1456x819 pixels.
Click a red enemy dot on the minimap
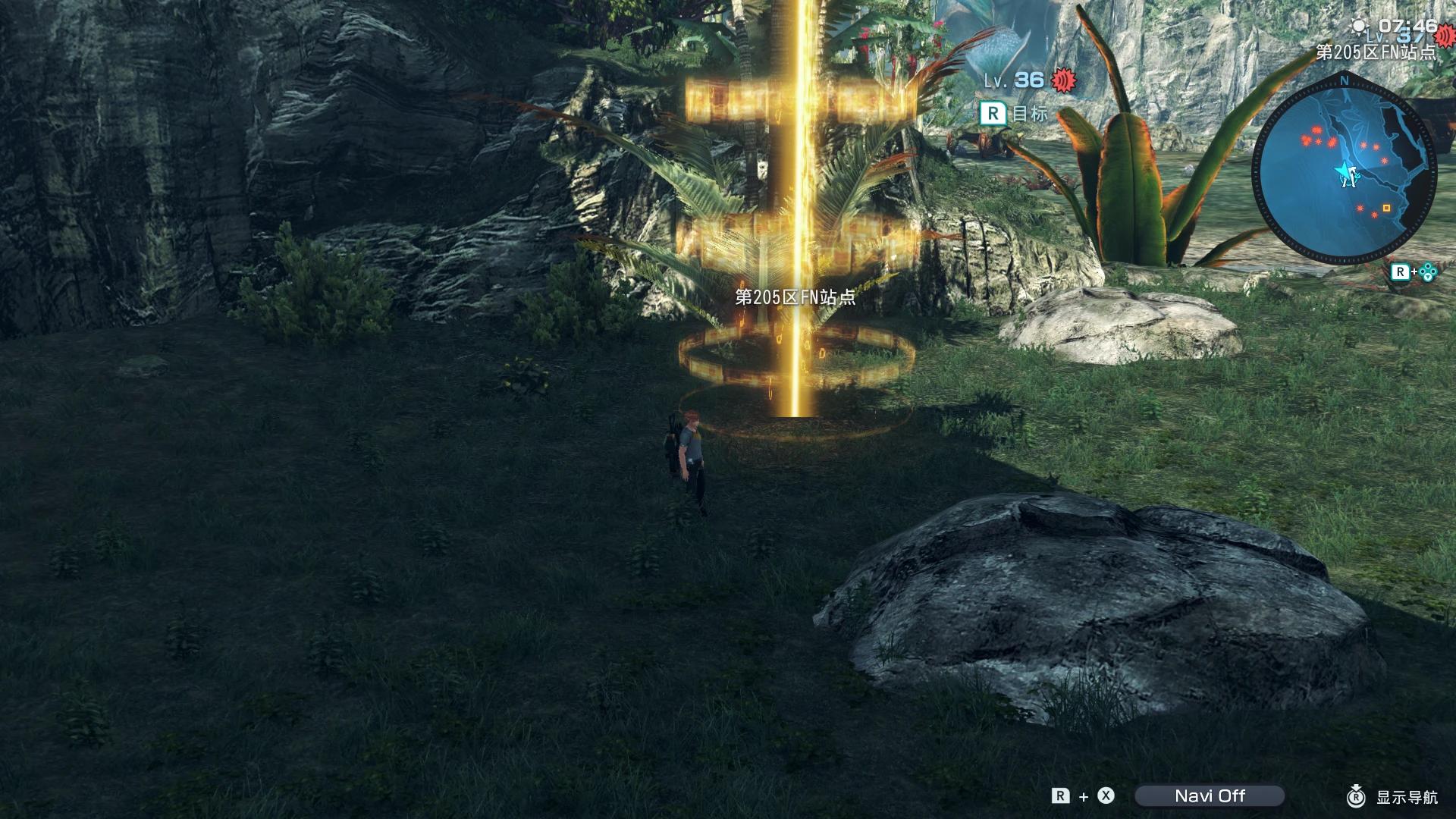click(x=1316, y=130)
